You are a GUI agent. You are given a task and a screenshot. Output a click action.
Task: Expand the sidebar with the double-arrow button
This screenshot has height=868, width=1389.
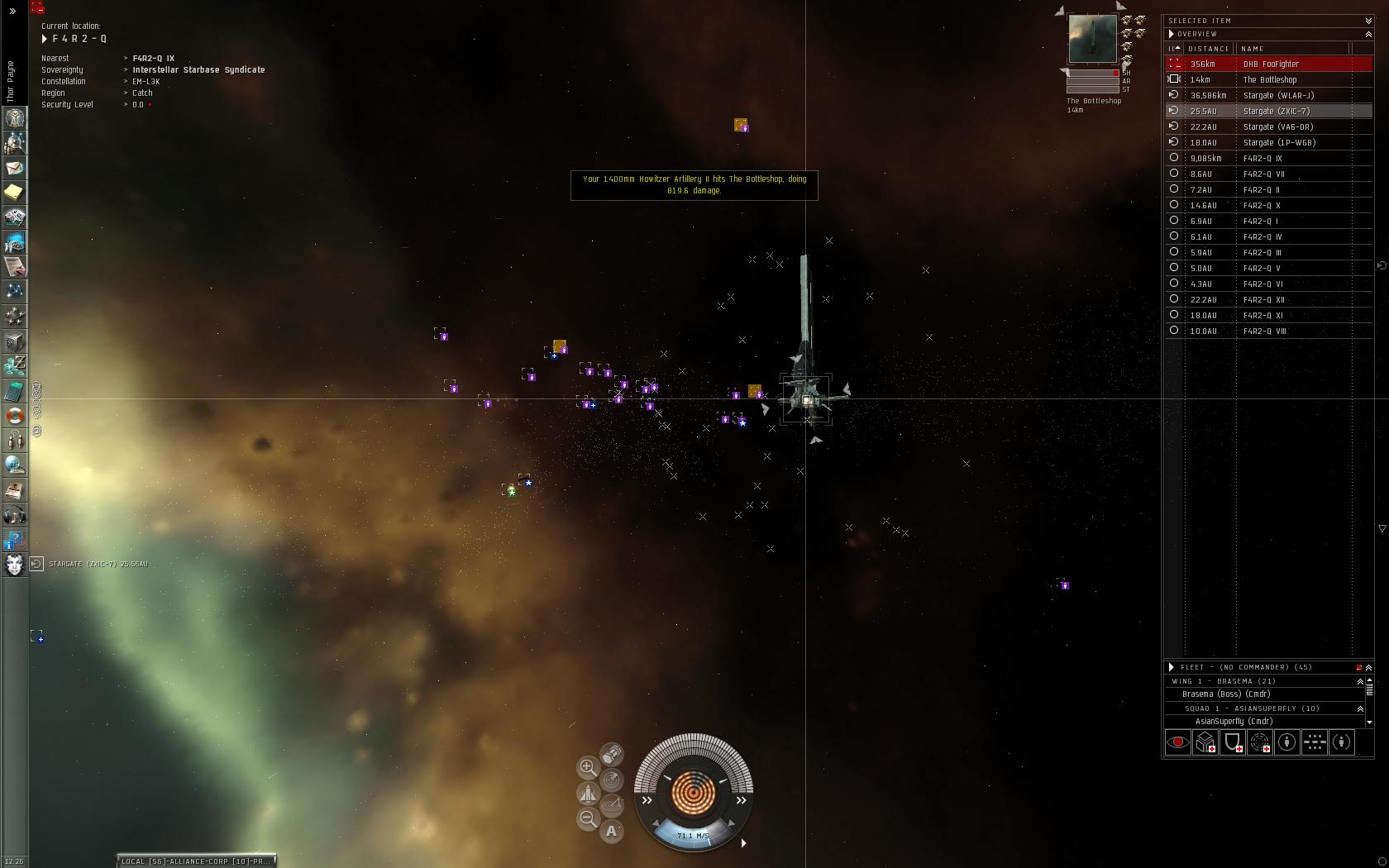coord(12,11)
